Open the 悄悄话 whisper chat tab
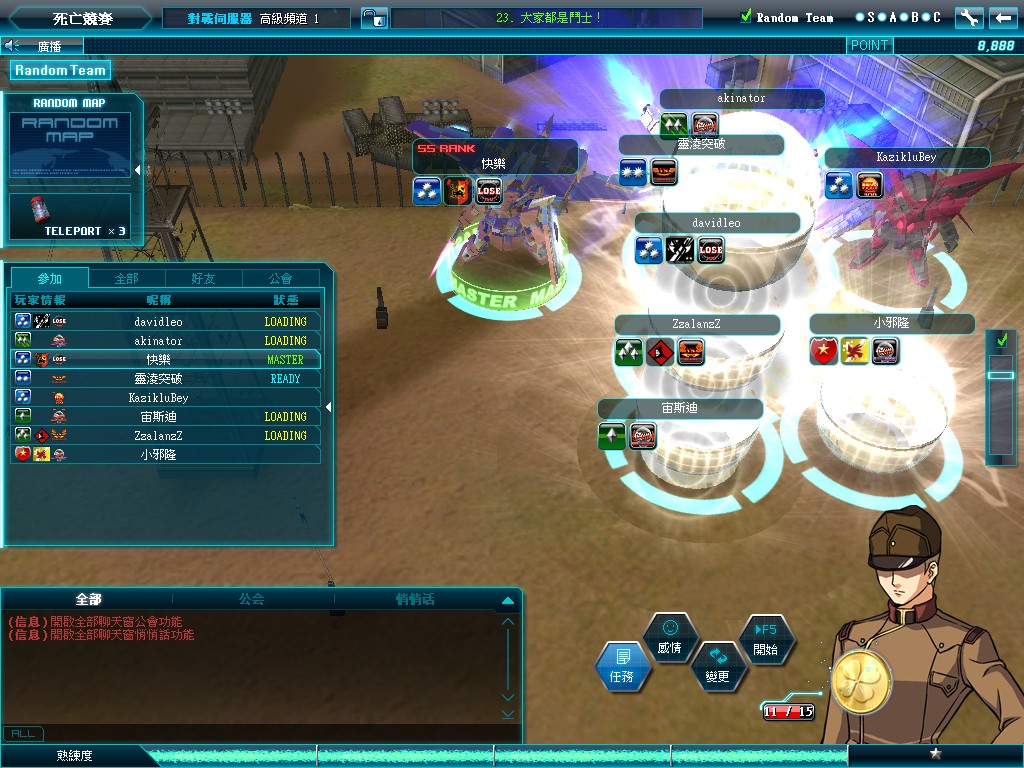 414,599
